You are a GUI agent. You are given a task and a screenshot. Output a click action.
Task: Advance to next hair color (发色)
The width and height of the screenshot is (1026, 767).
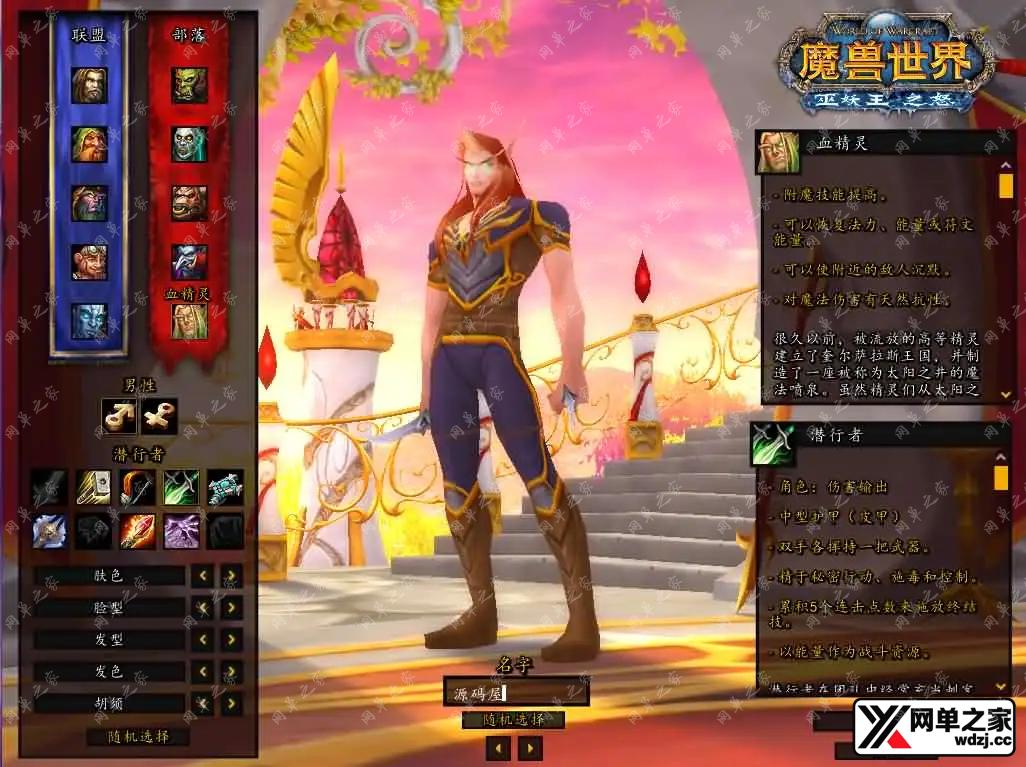232,672
